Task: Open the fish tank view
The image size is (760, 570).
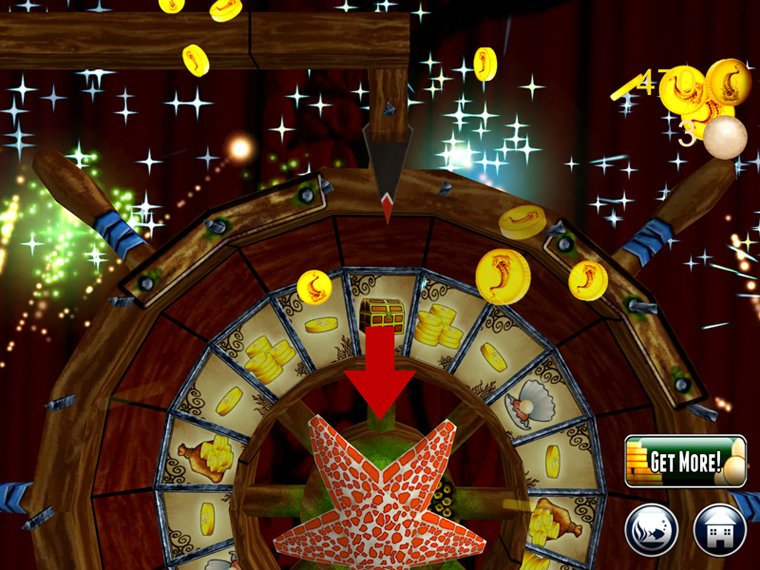Action: click(x=652, y=527)
